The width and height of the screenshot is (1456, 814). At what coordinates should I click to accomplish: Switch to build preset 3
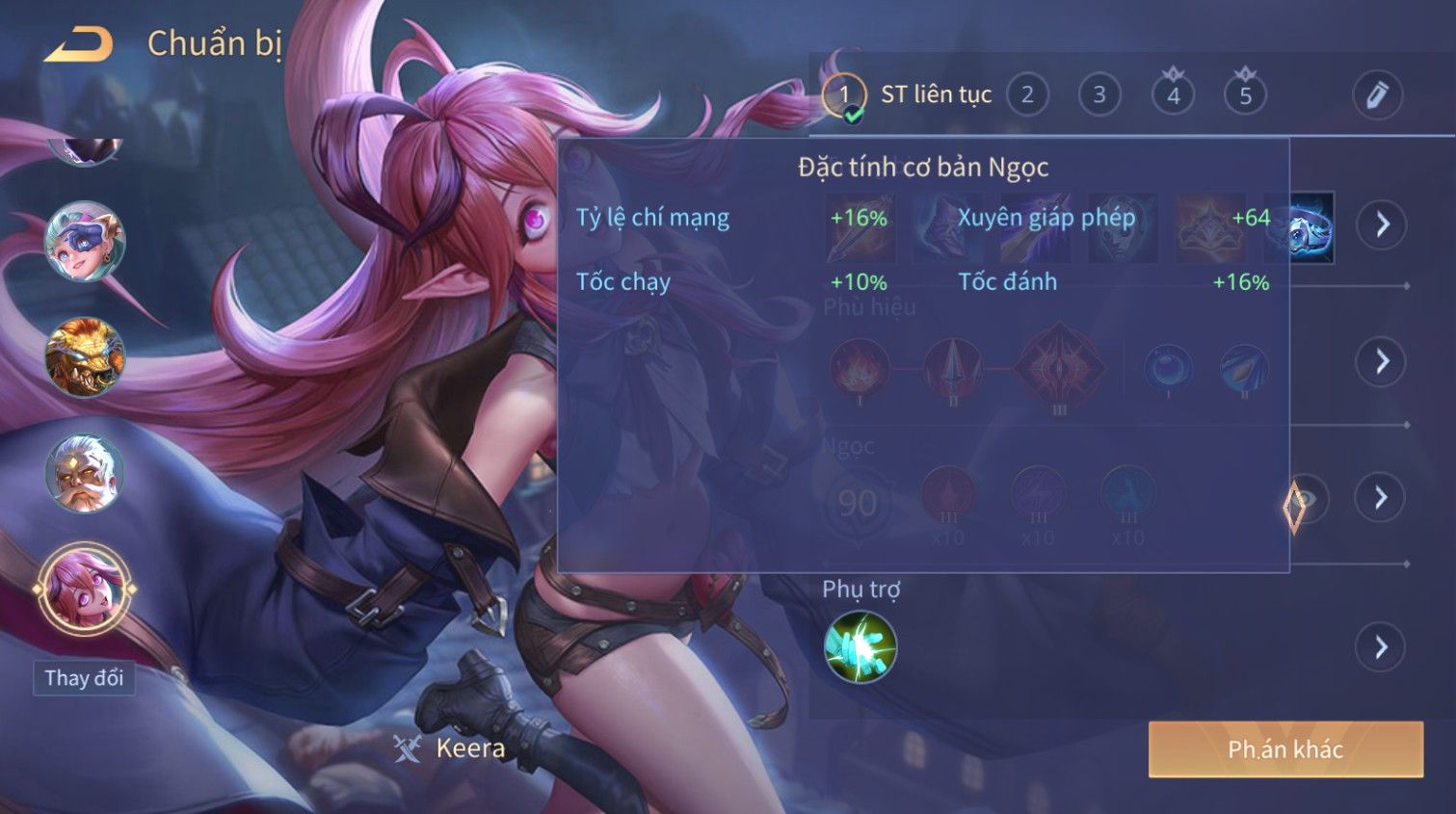[x=1099, y=94]
